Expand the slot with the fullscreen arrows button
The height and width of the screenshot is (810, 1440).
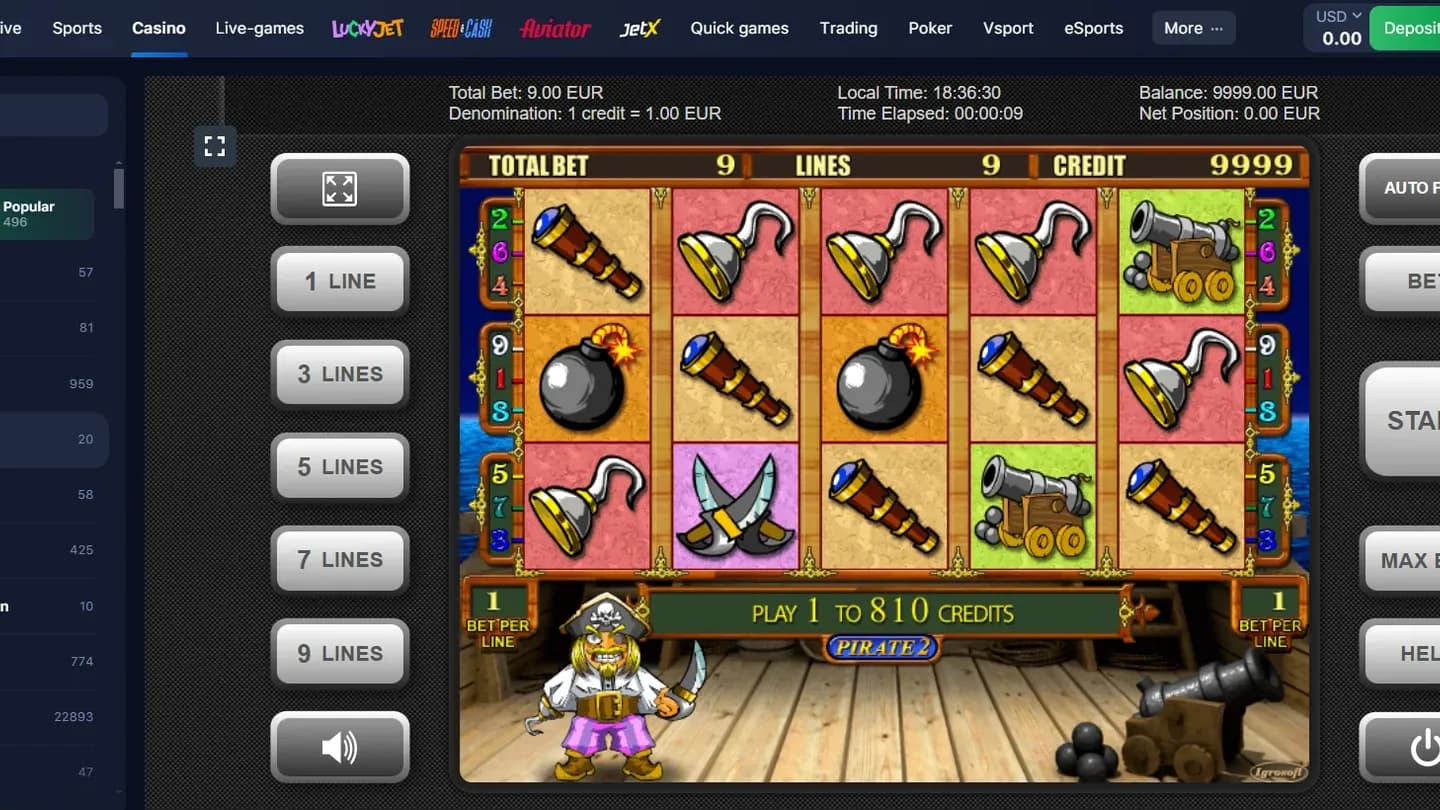340,188
